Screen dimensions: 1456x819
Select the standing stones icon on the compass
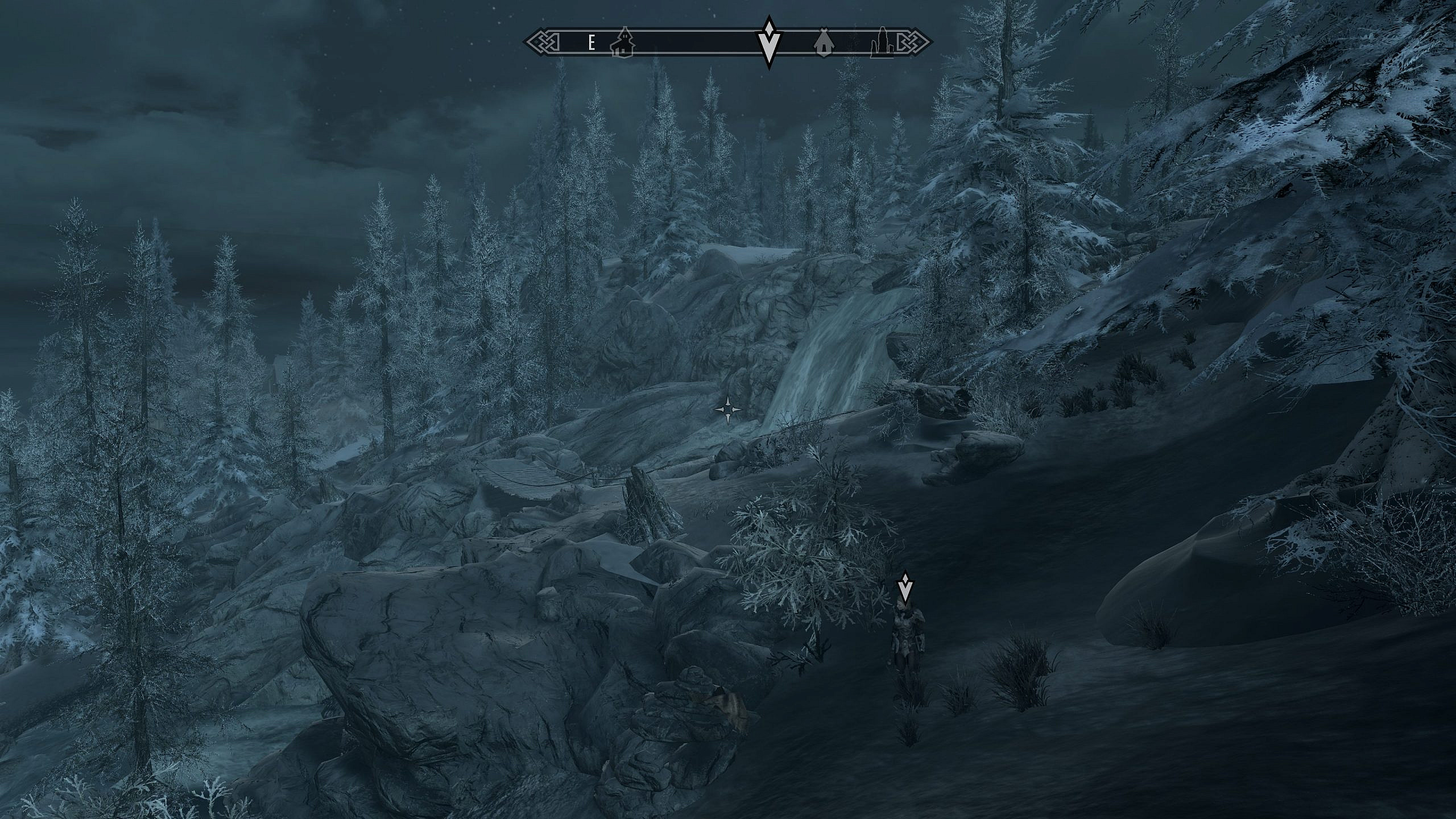(882, 43)
